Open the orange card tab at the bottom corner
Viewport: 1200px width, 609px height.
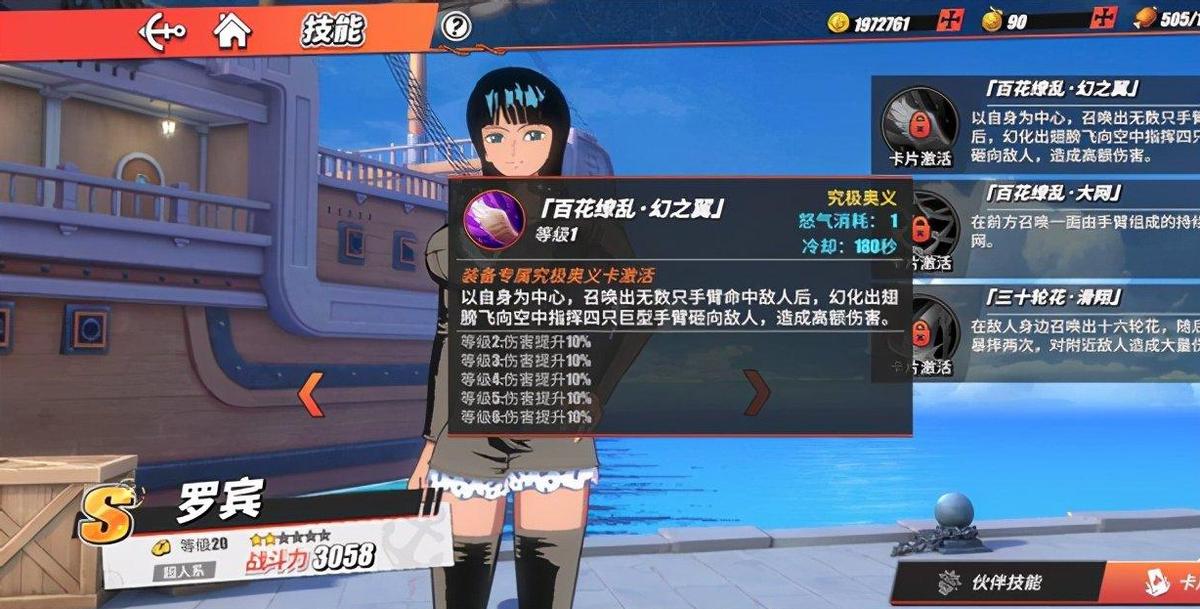click(1172, 584)
